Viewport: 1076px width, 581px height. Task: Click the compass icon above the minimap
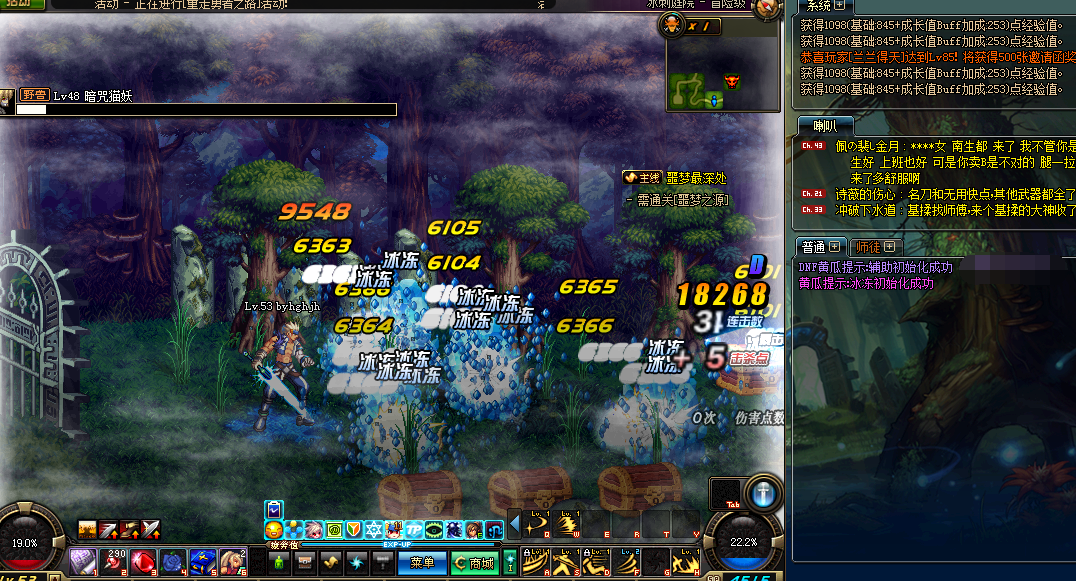(768, 9)
